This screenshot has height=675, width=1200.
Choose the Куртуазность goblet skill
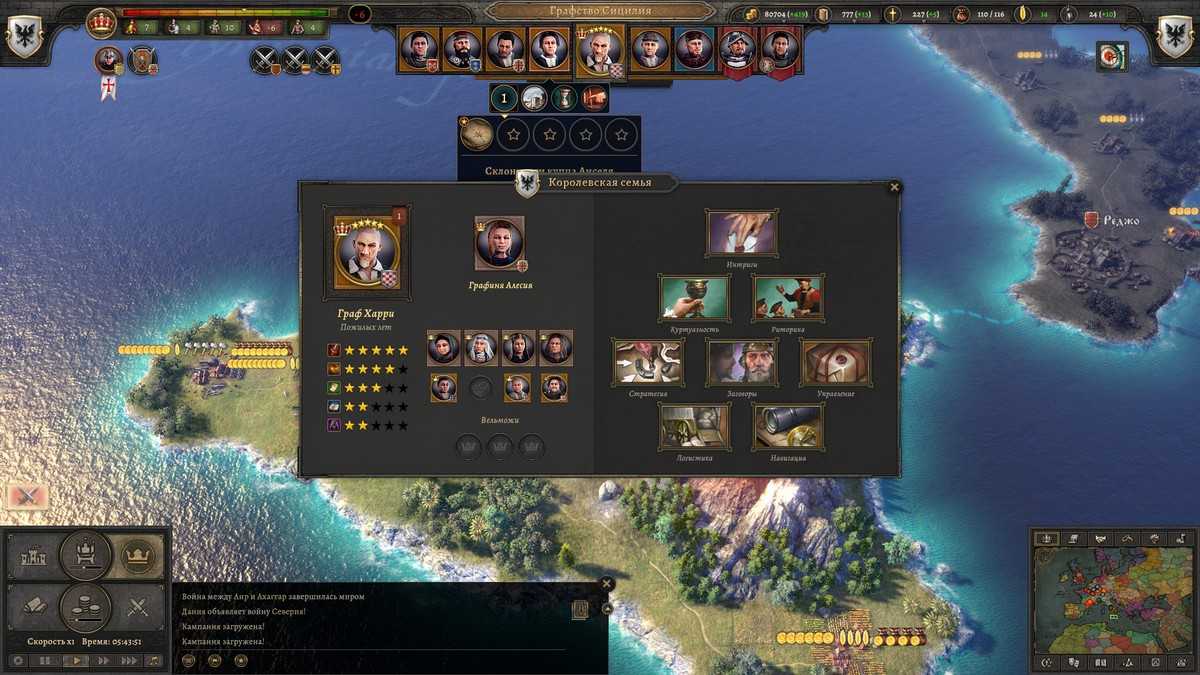694,298
